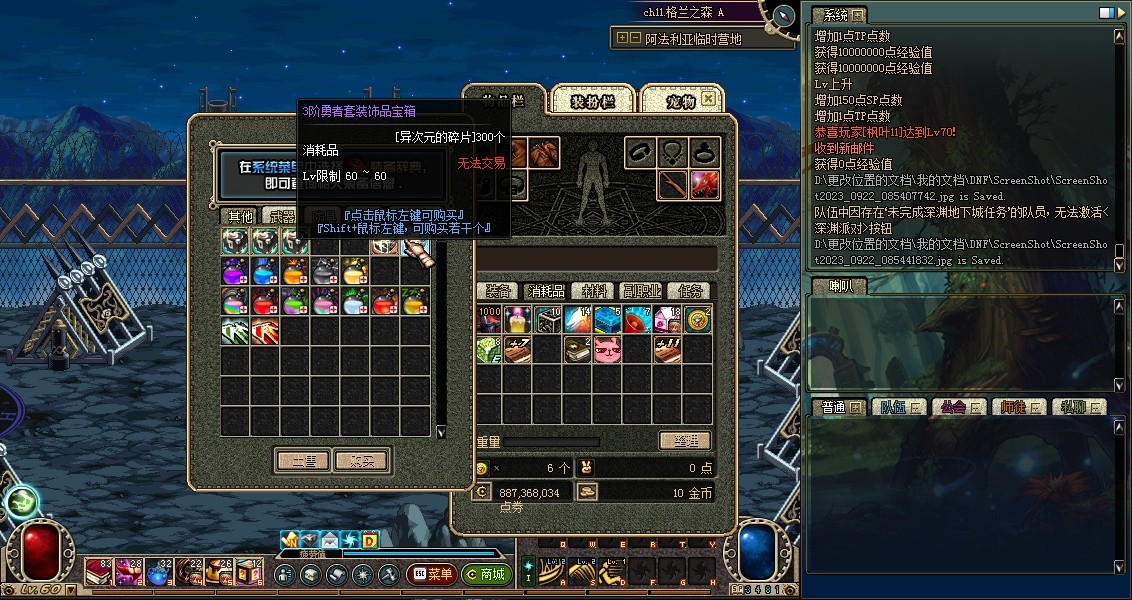The image size is (1132, 600).
Task: Close the inventory window
Action: tap(708, 99)
